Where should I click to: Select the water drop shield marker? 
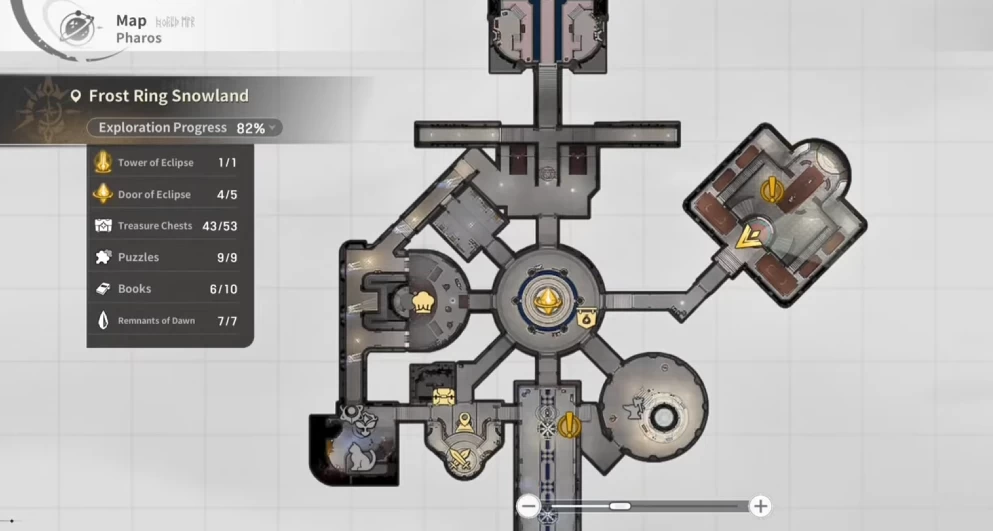pos(587,320)
